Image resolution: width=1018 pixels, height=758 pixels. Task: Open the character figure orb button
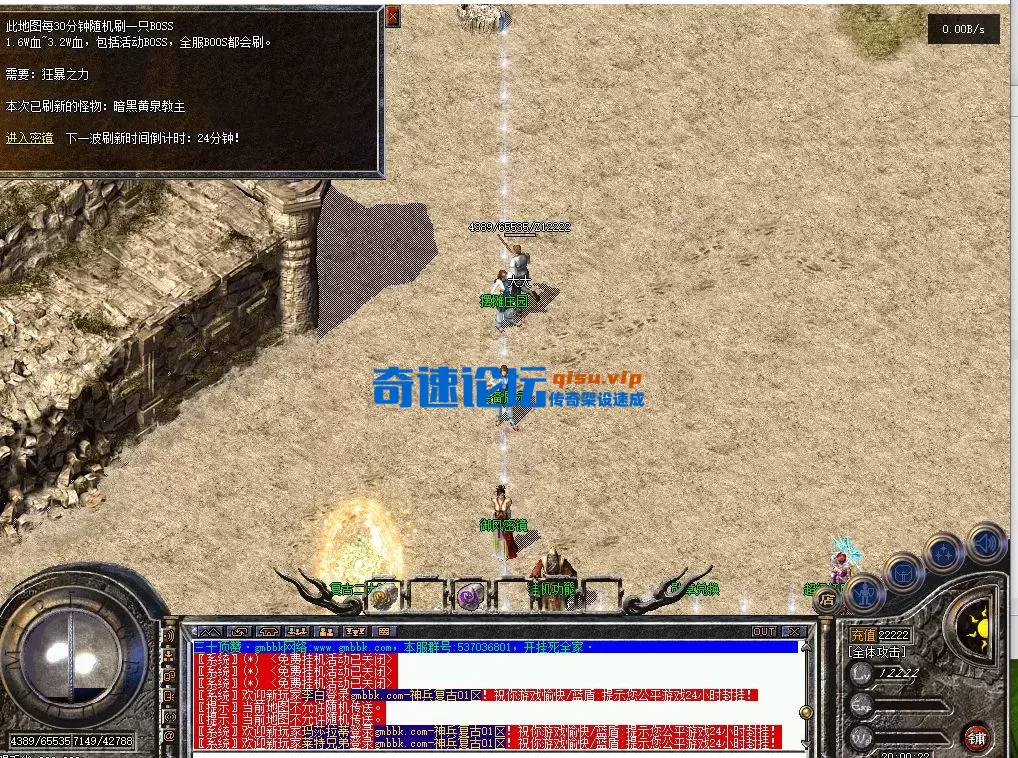[864, 594]
